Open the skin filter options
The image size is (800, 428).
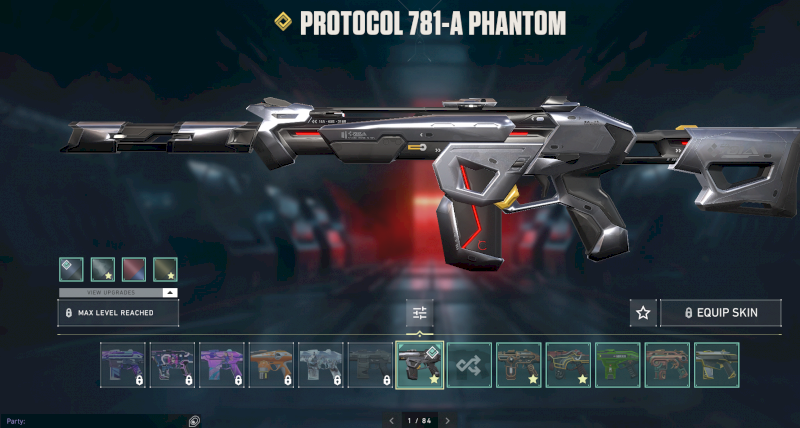click(420, 313)
